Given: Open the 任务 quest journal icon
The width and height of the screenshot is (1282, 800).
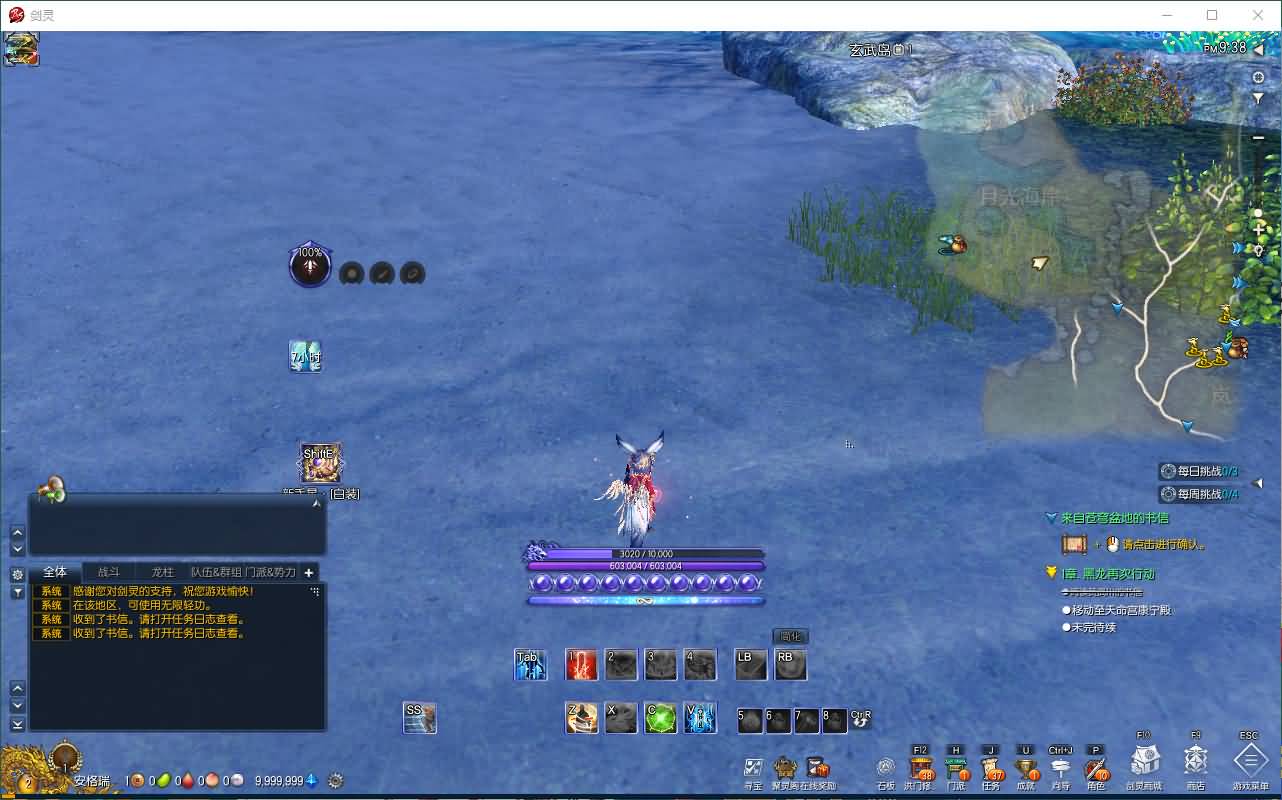Looking at the screenshot, I should tap(992, 768).
